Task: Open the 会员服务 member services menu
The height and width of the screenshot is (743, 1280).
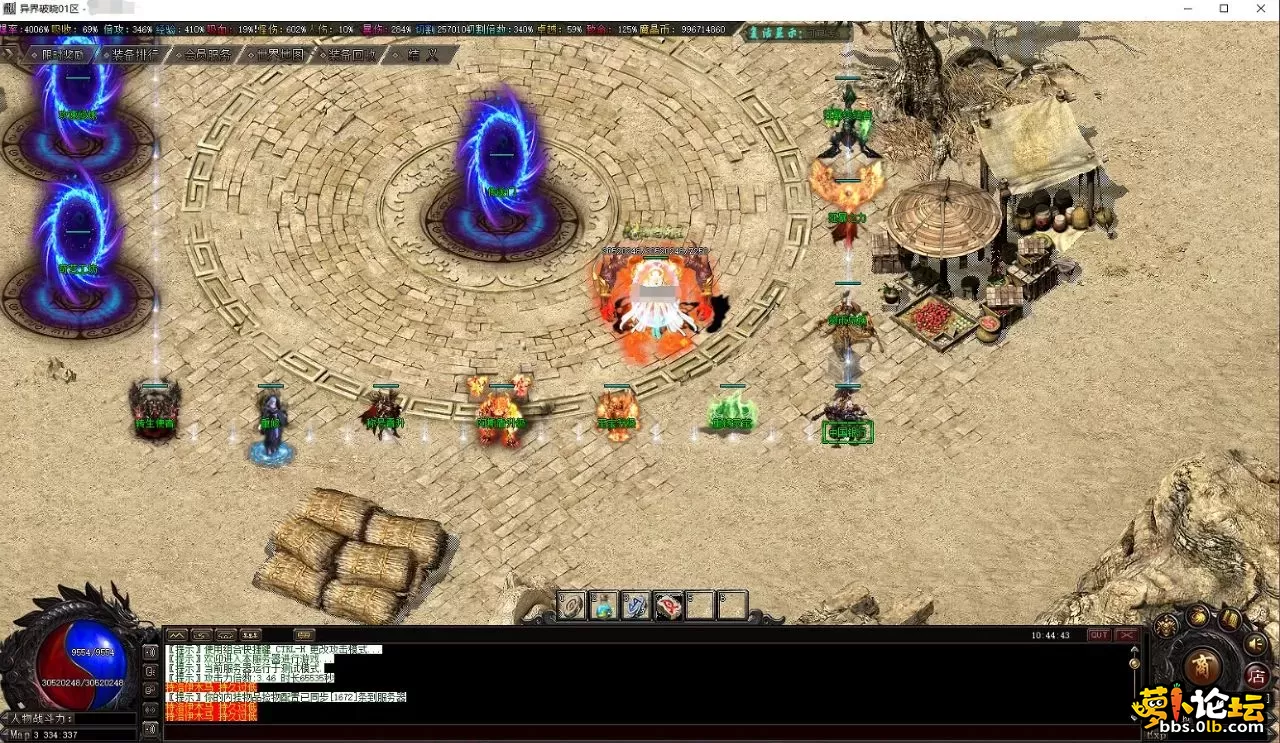Action: point(207,55)
